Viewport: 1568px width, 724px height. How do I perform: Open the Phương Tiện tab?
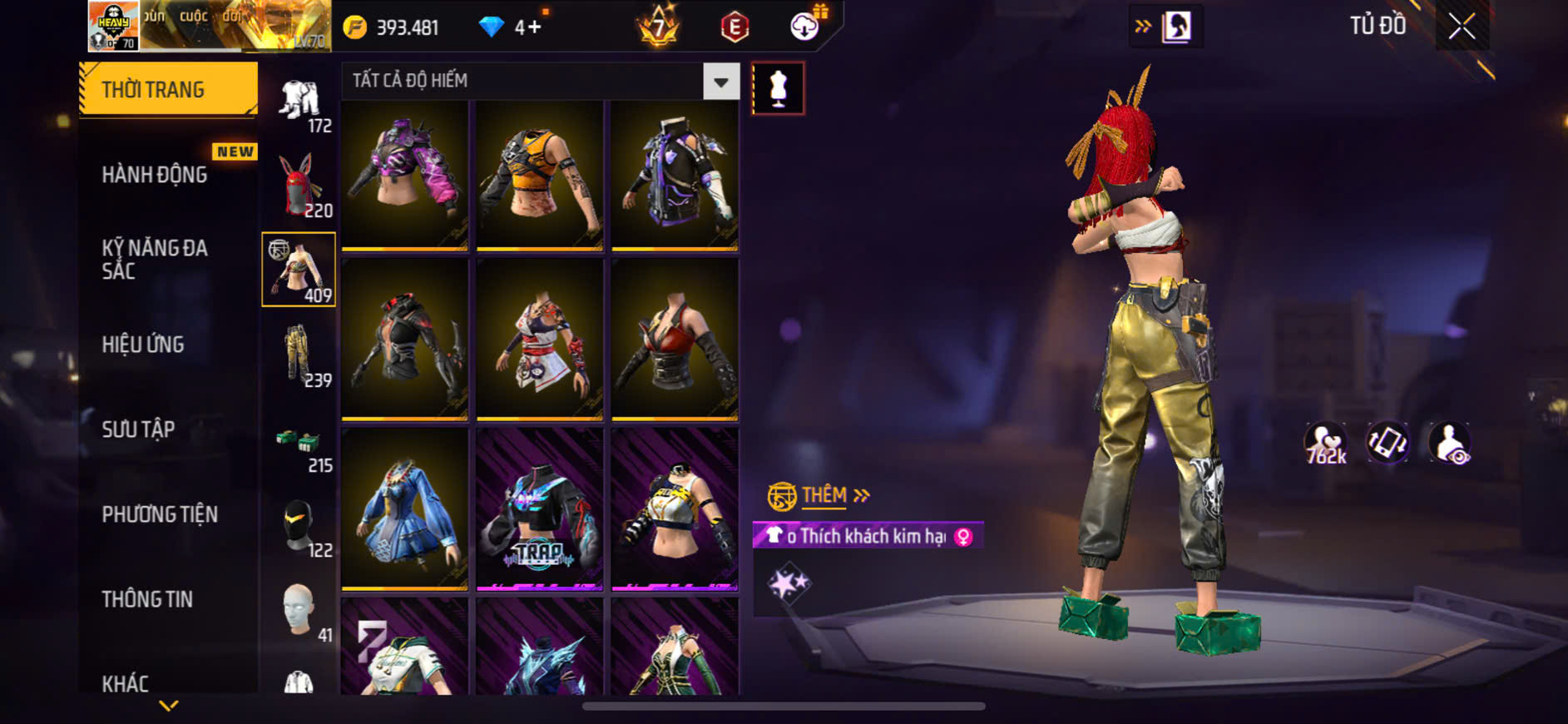pos(160,514)
